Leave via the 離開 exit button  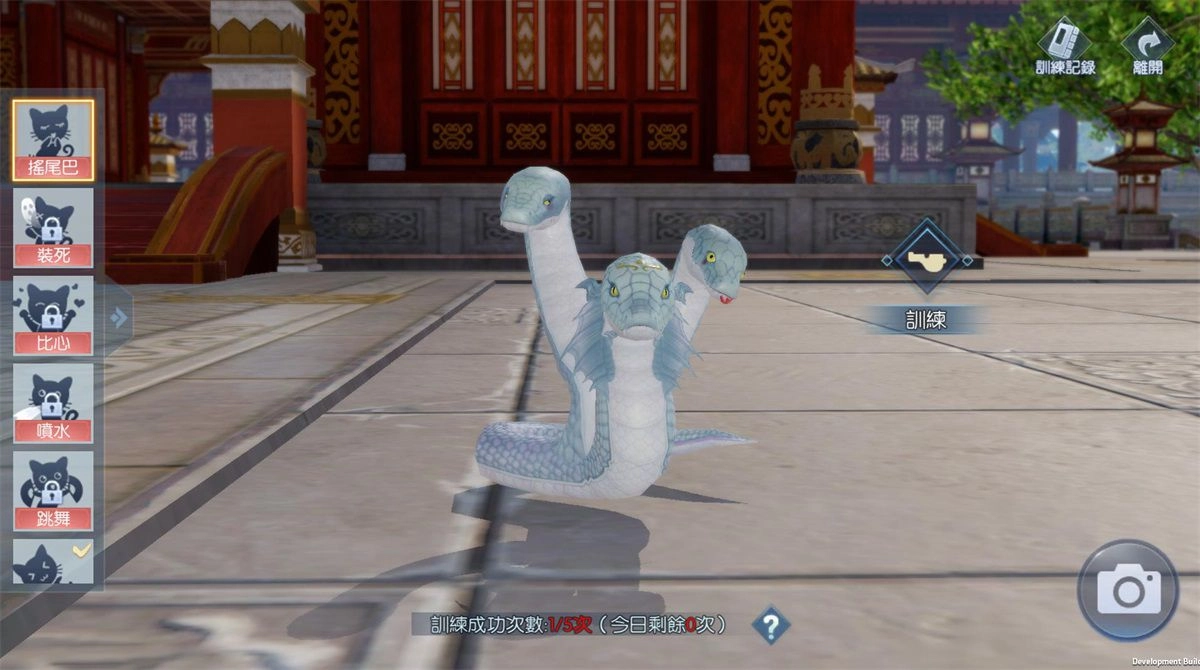(x=1148, y=47)
